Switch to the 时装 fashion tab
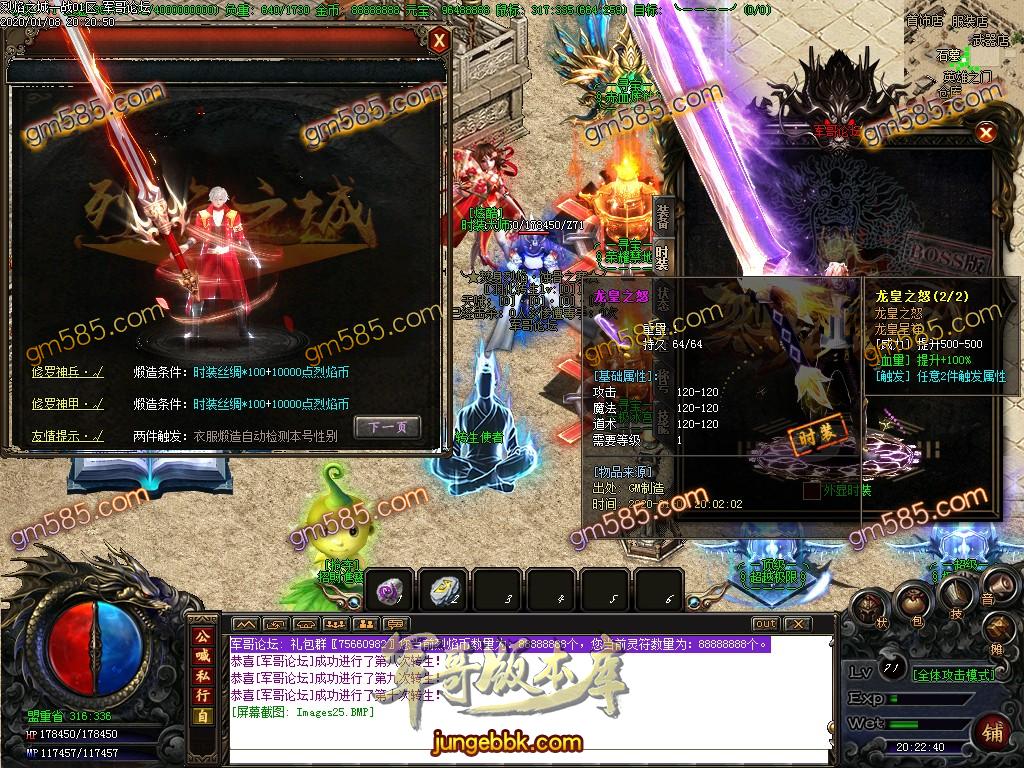 (x=662, y=257)
